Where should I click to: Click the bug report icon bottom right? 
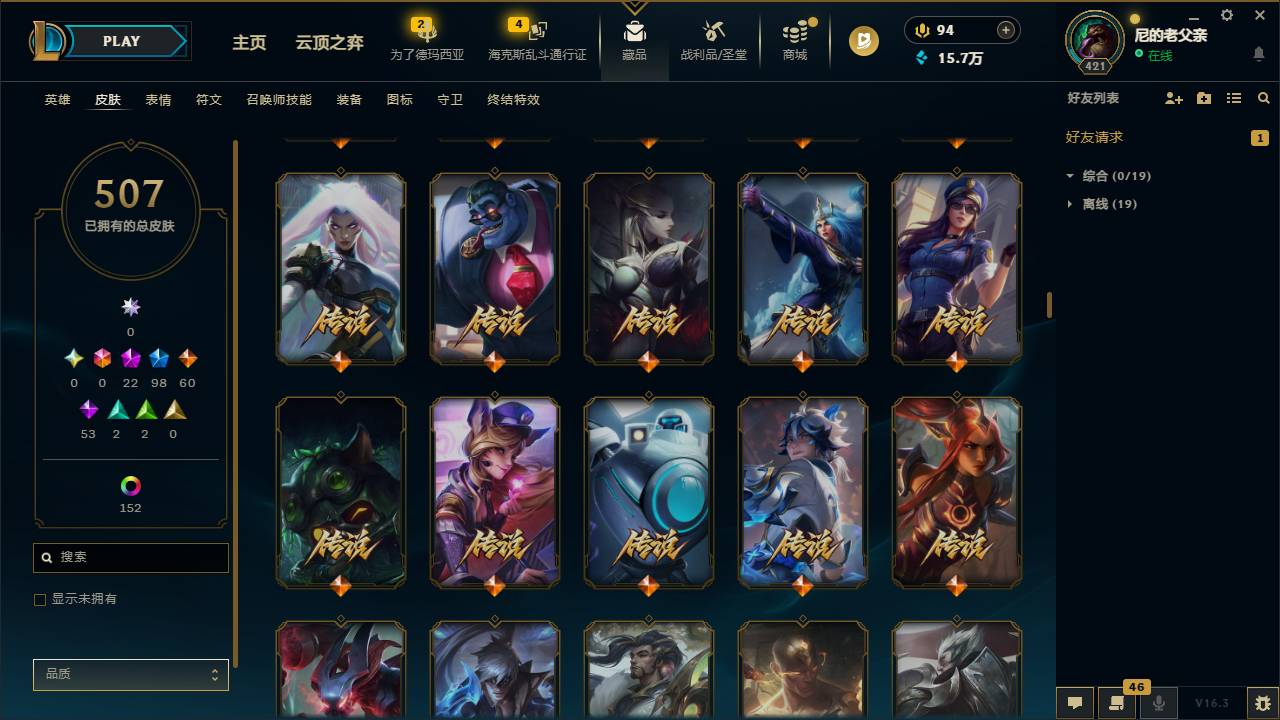(x=1262, y=703)
